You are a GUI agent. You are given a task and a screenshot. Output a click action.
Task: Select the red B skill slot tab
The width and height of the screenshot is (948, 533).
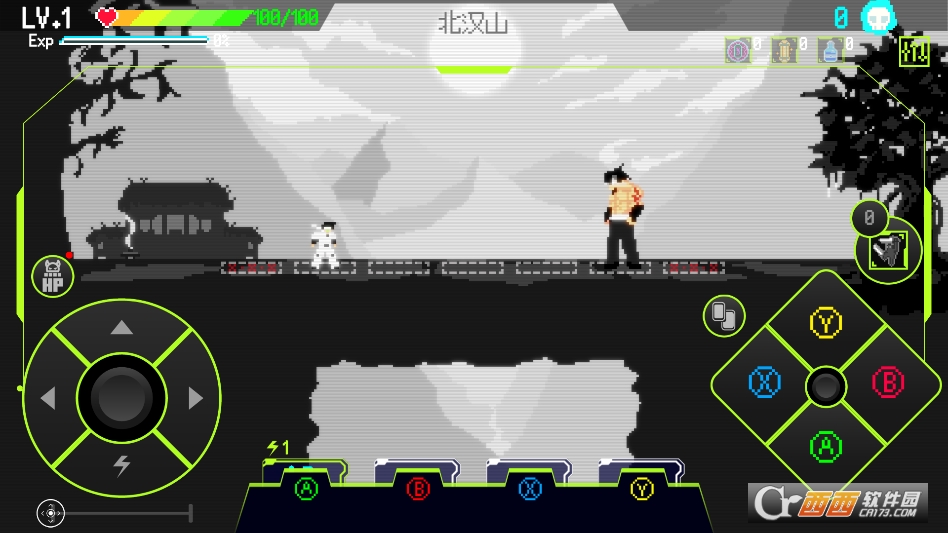(418, 489)
